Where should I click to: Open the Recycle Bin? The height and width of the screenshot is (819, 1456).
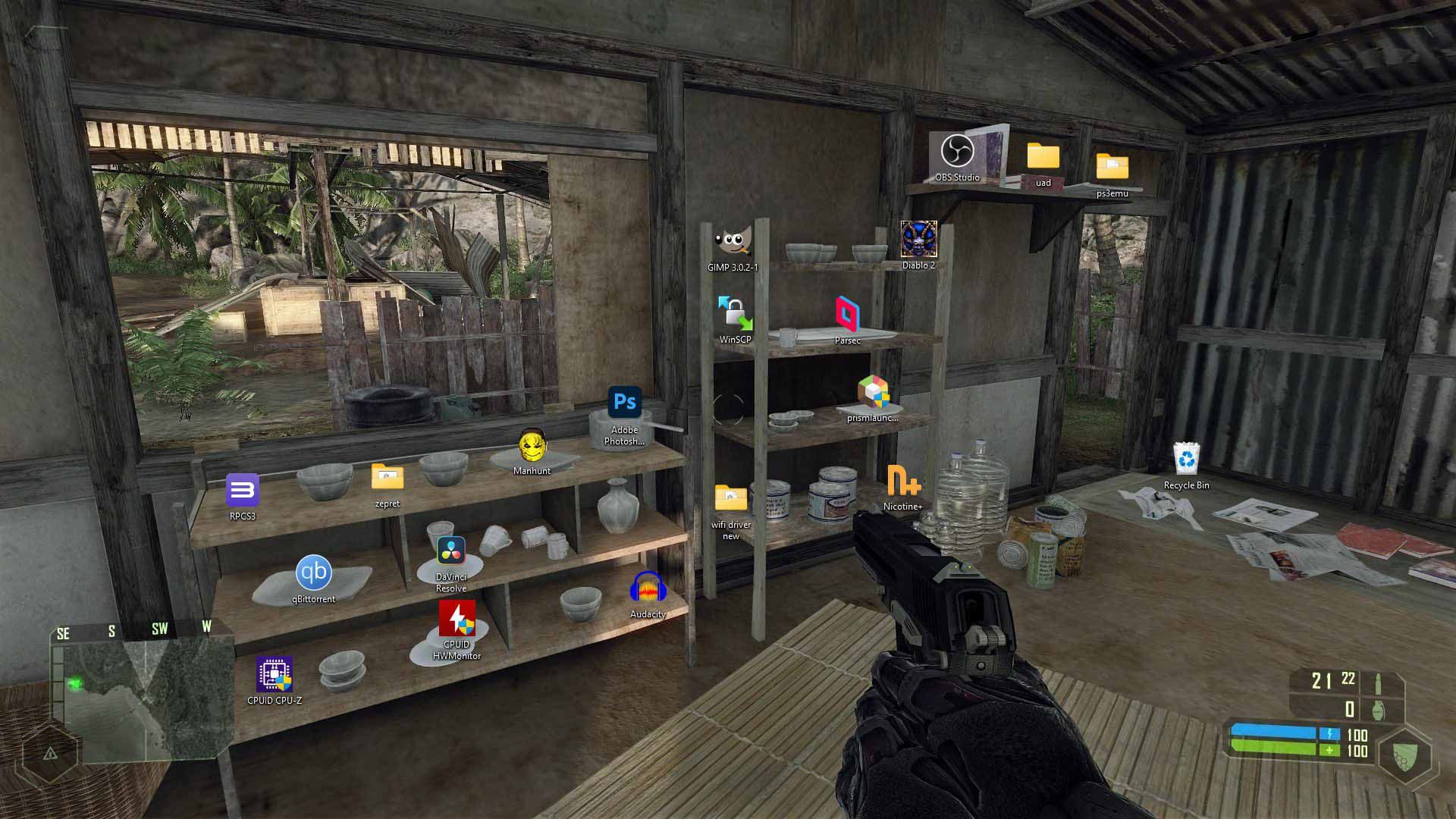(1188, 459)
